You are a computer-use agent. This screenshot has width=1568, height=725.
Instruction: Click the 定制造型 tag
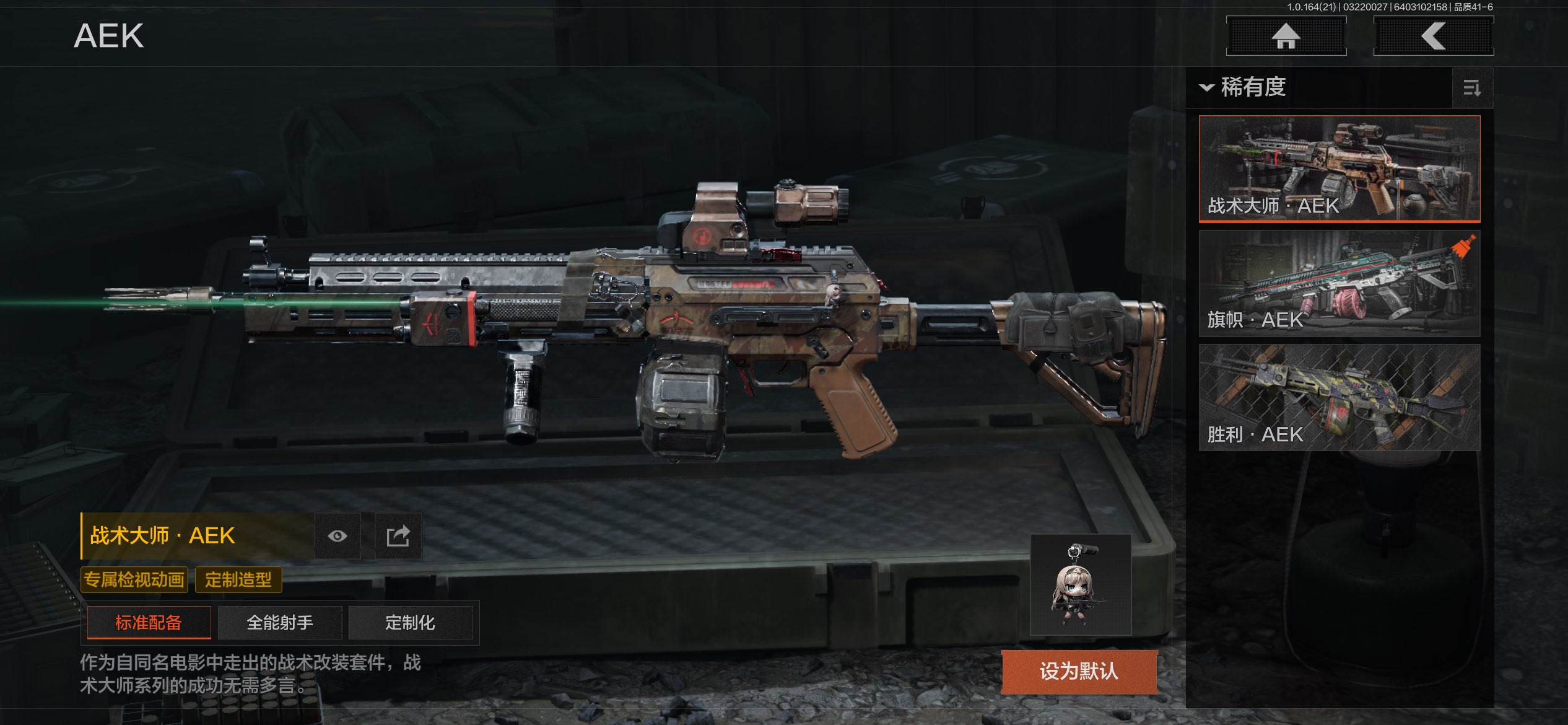click(238, 580)
